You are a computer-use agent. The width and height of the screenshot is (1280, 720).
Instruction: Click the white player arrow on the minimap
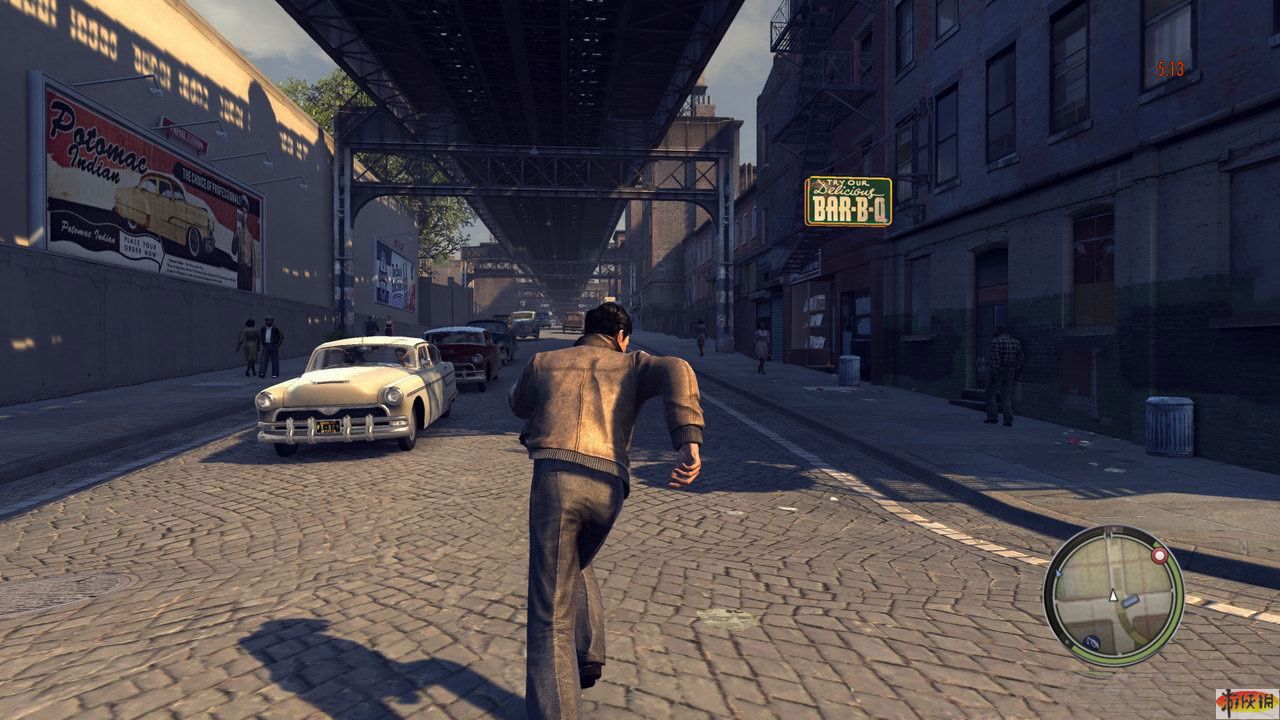[x=1112, y=596]
